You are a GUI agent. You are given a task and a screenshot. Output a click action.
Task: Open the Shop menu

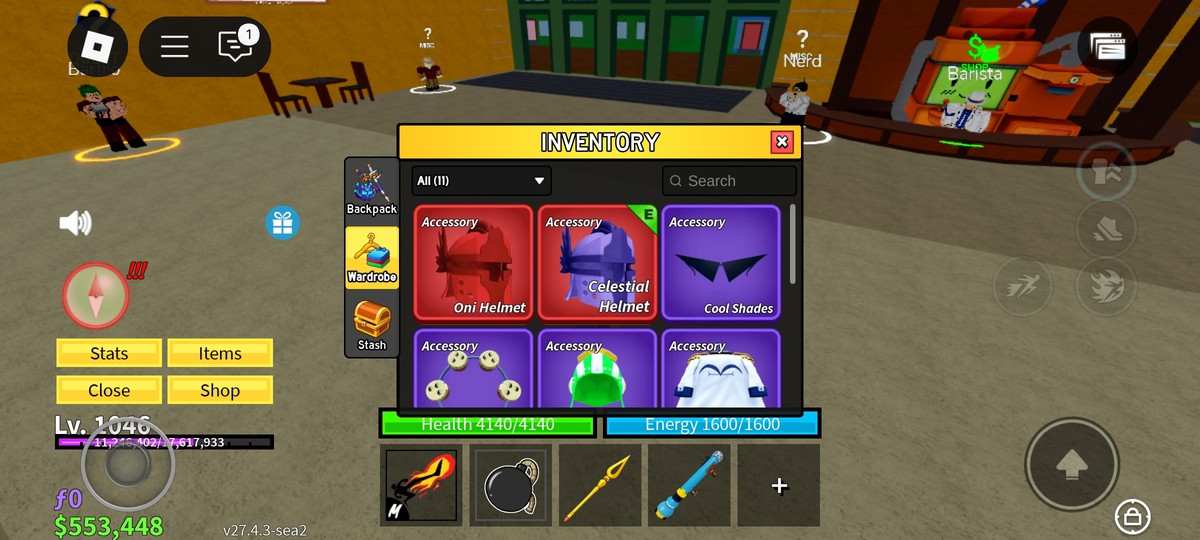pyautogui.click(x=220, y=390)
